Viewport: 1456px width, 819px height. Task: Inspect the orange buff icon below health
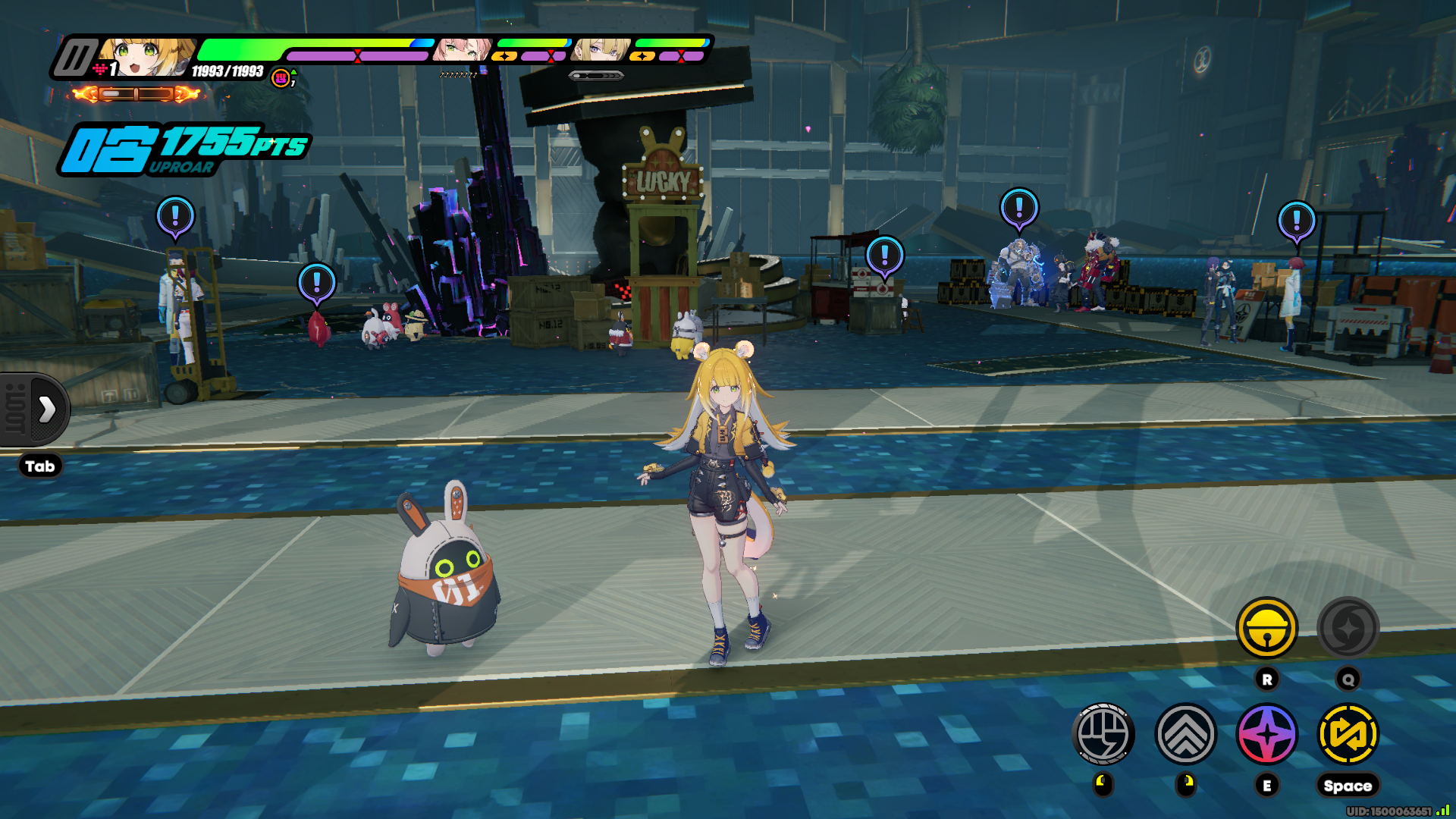pyautogui.click(x=281, y=78)
